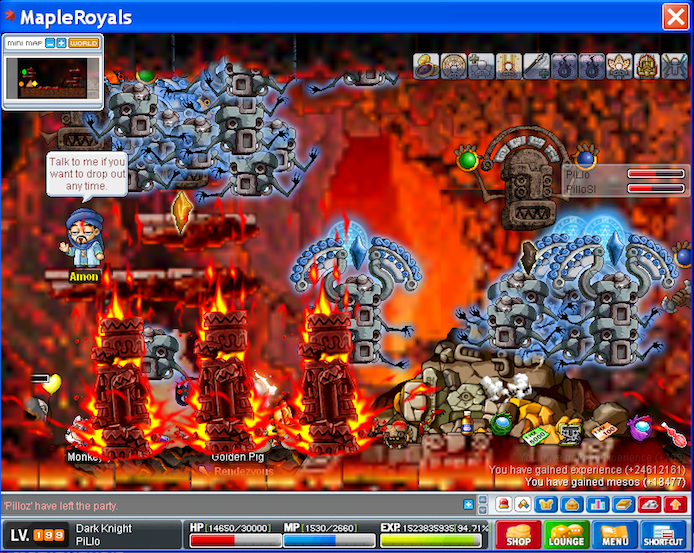Click the red siren cash shop icon

coord(502,505)
